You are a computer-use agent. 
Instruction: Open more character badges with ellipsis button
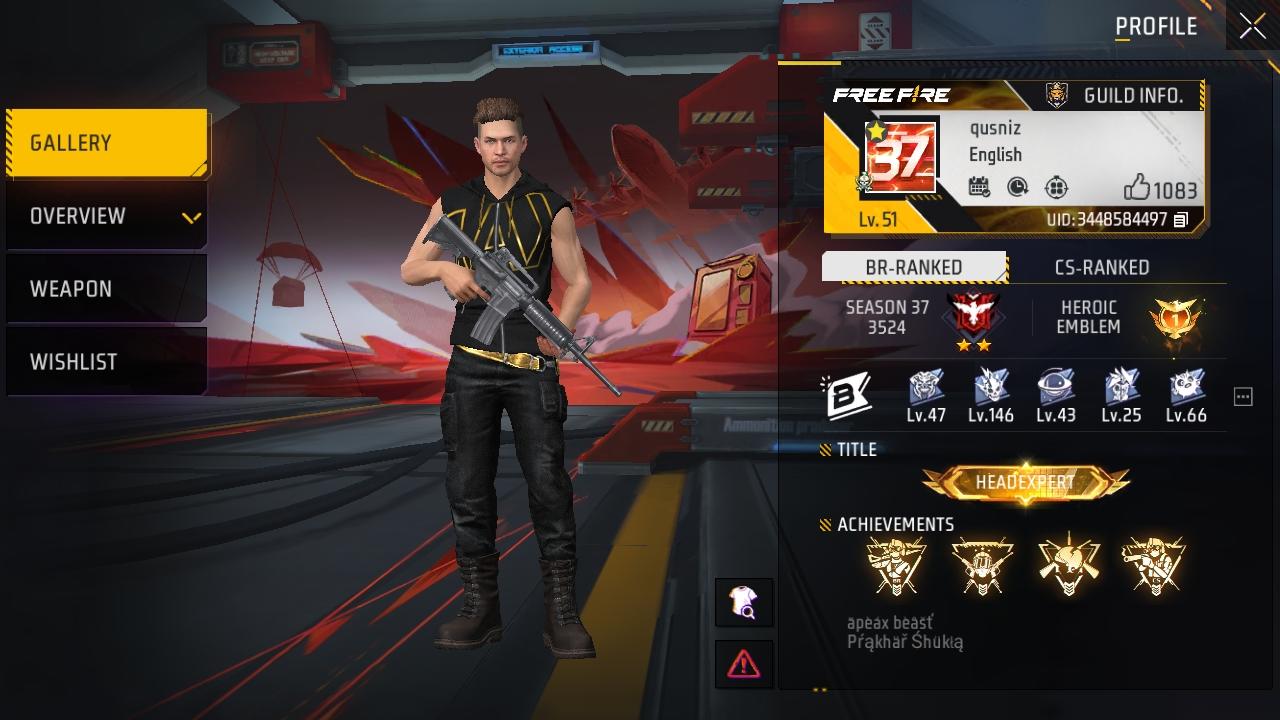pyautogui.click(x=1242, y=396)
